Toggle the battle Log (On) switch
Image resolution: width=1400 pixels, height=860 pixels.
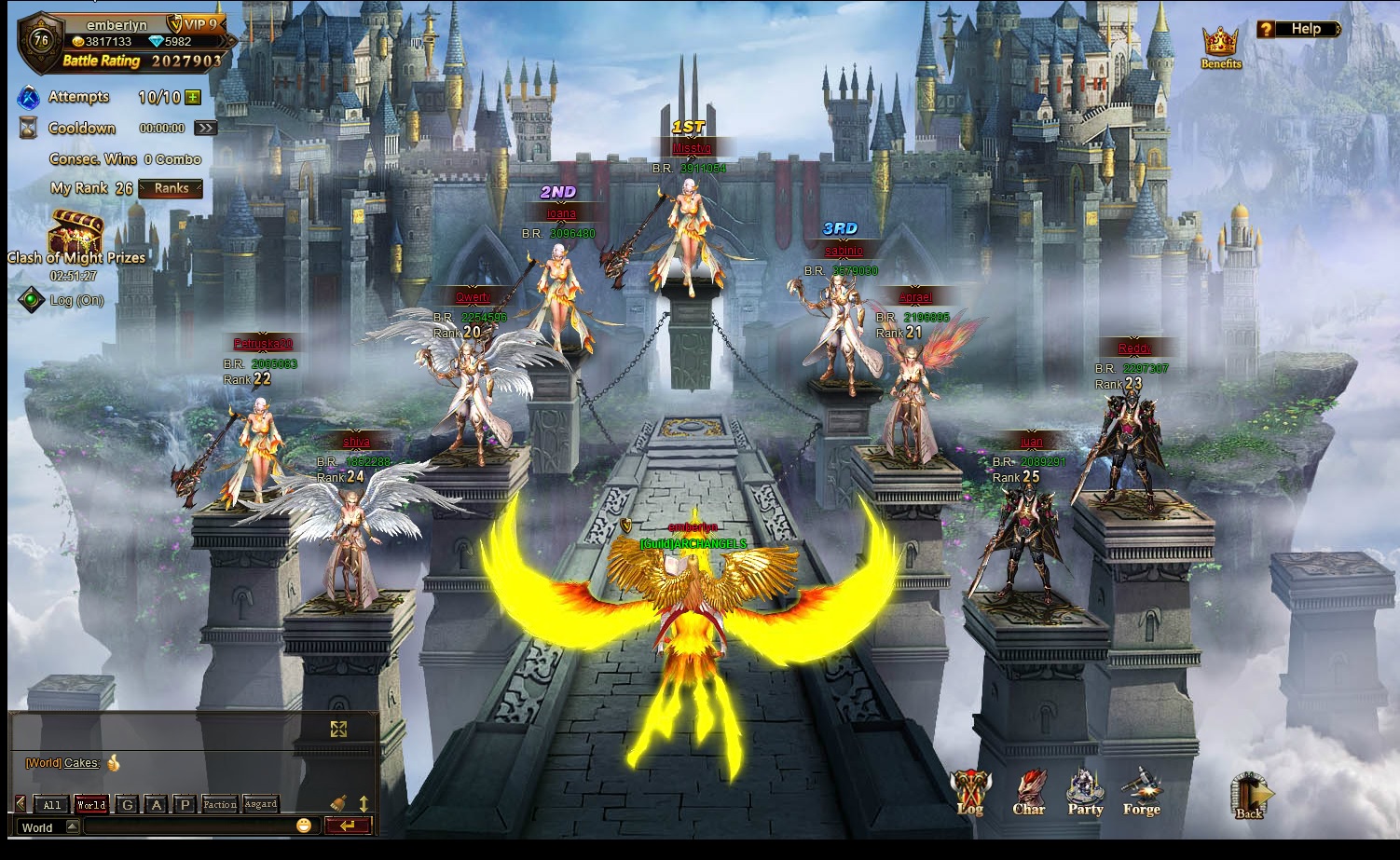33,300
